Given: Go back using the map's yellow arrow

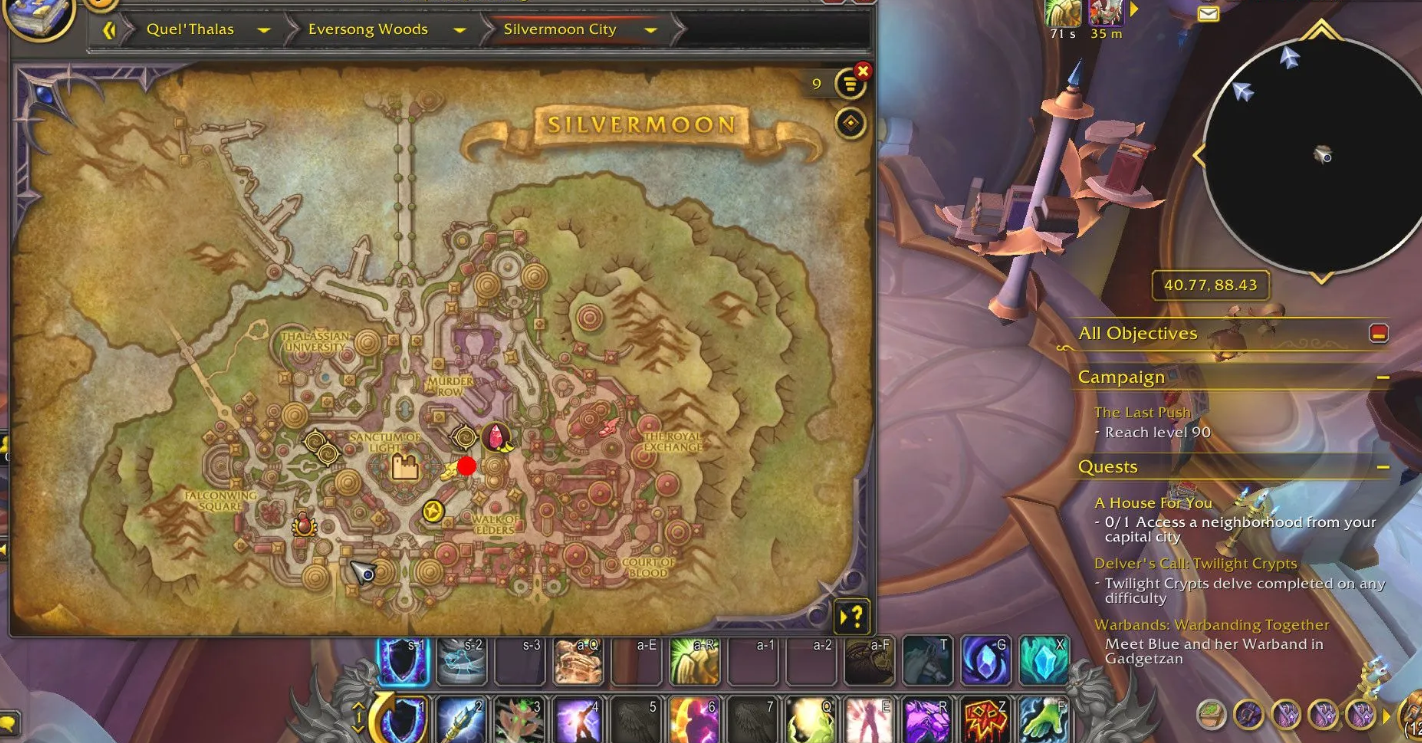Looking at the screenshot, I should [109, 30].
